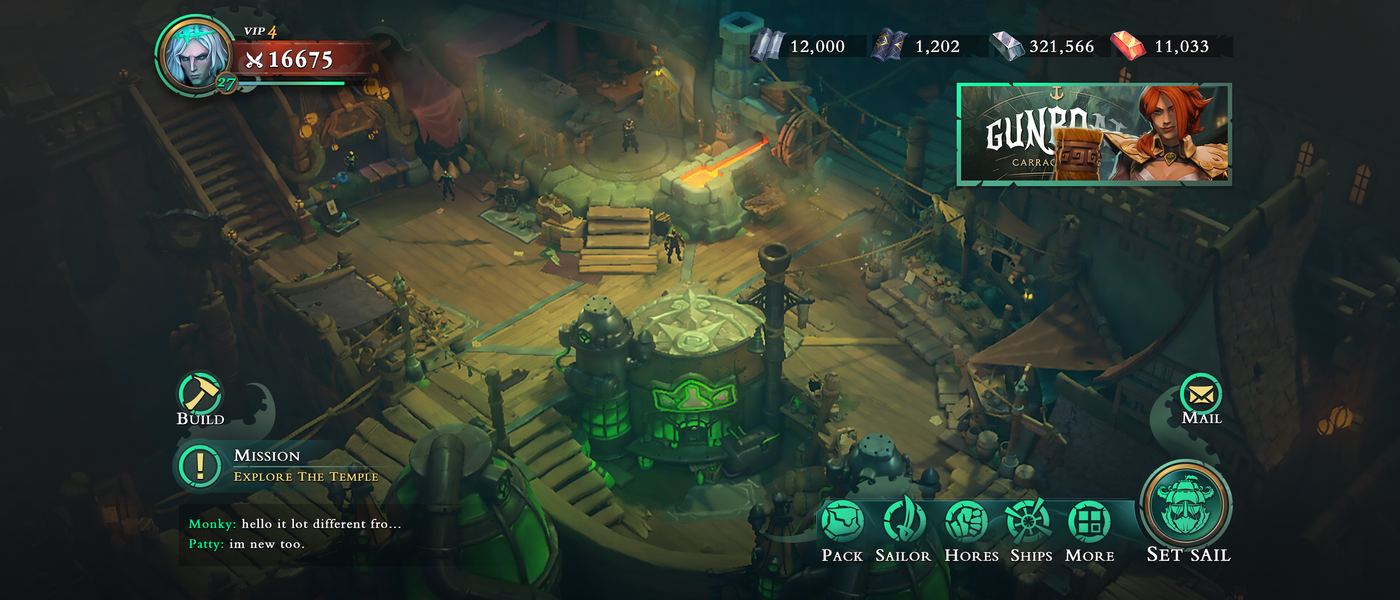Tap the red gem currency icon
Viewport: 1400px width, 600px height.
[1128, 46]
